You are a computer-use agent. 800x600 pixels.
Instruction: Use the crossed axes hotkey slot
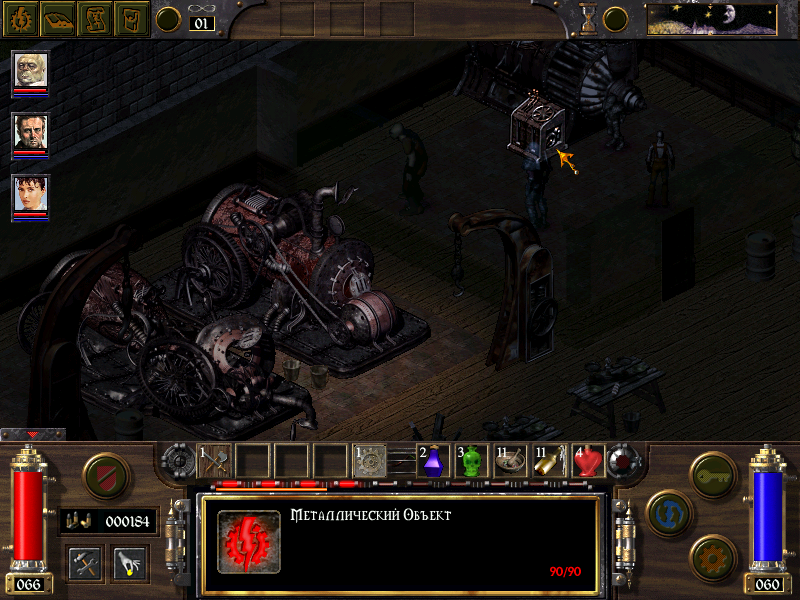tap(215, 461)
